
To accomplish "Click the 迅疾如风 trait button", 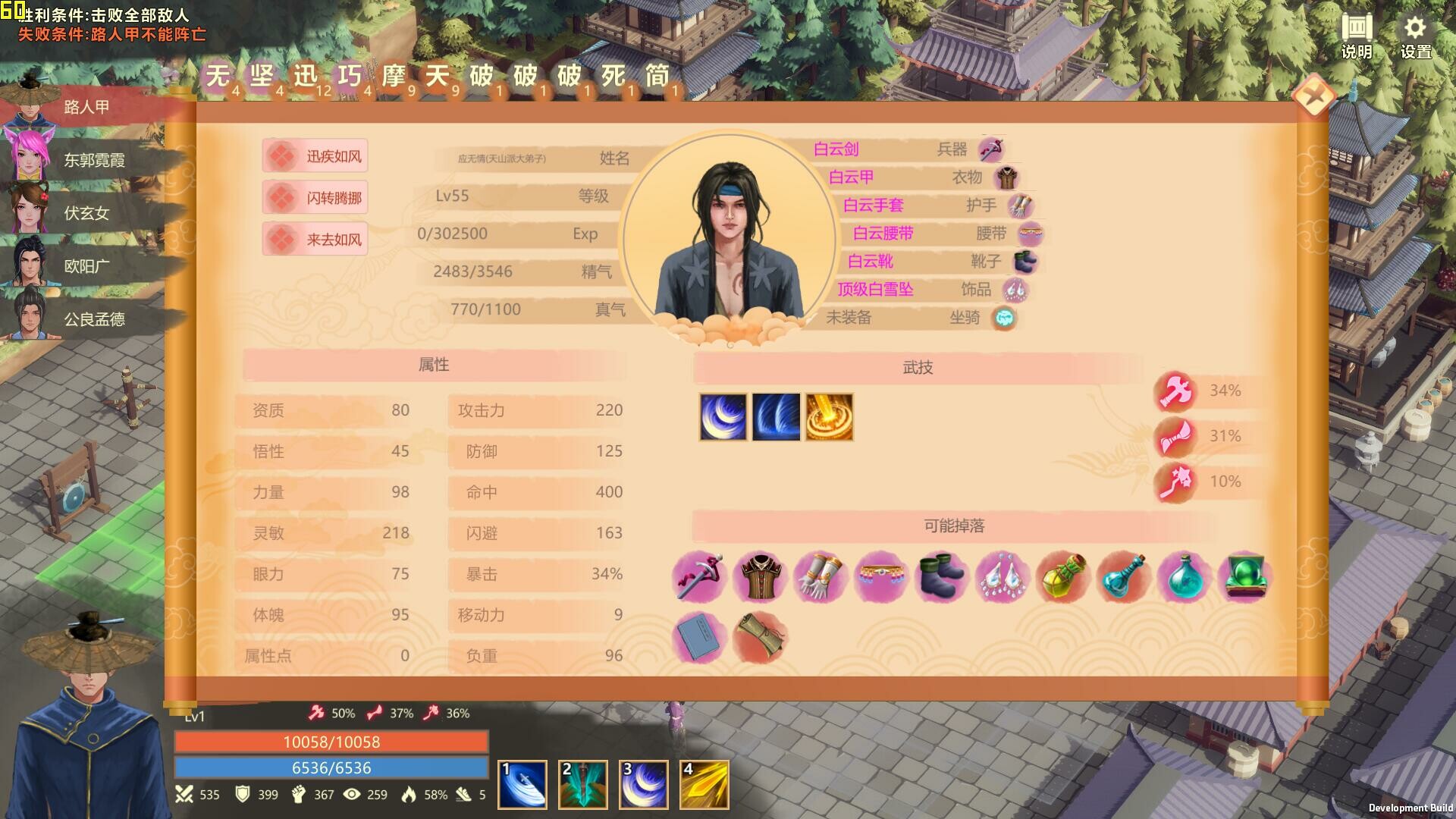I will point(315,156).
